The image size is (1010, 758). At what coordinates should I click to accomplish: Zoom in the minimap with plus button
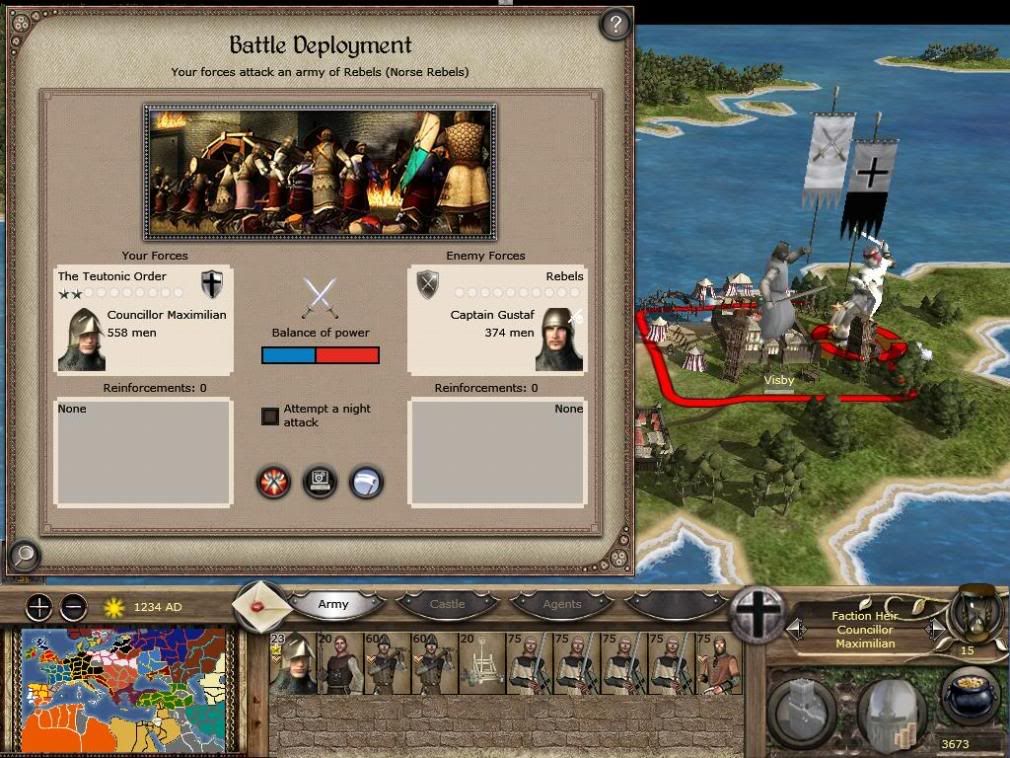click(39, 606)
